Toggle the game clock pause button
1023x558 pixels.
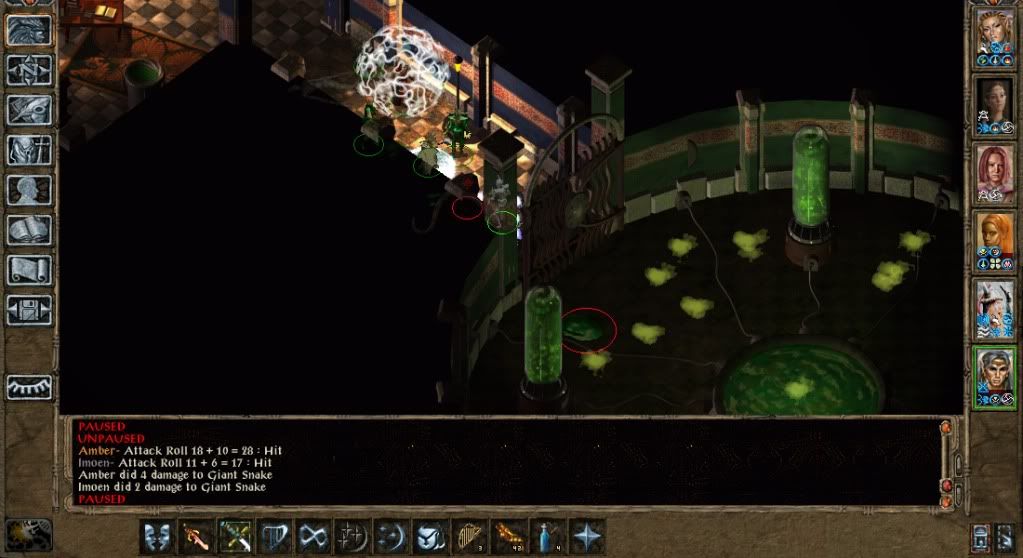point(28,532)
